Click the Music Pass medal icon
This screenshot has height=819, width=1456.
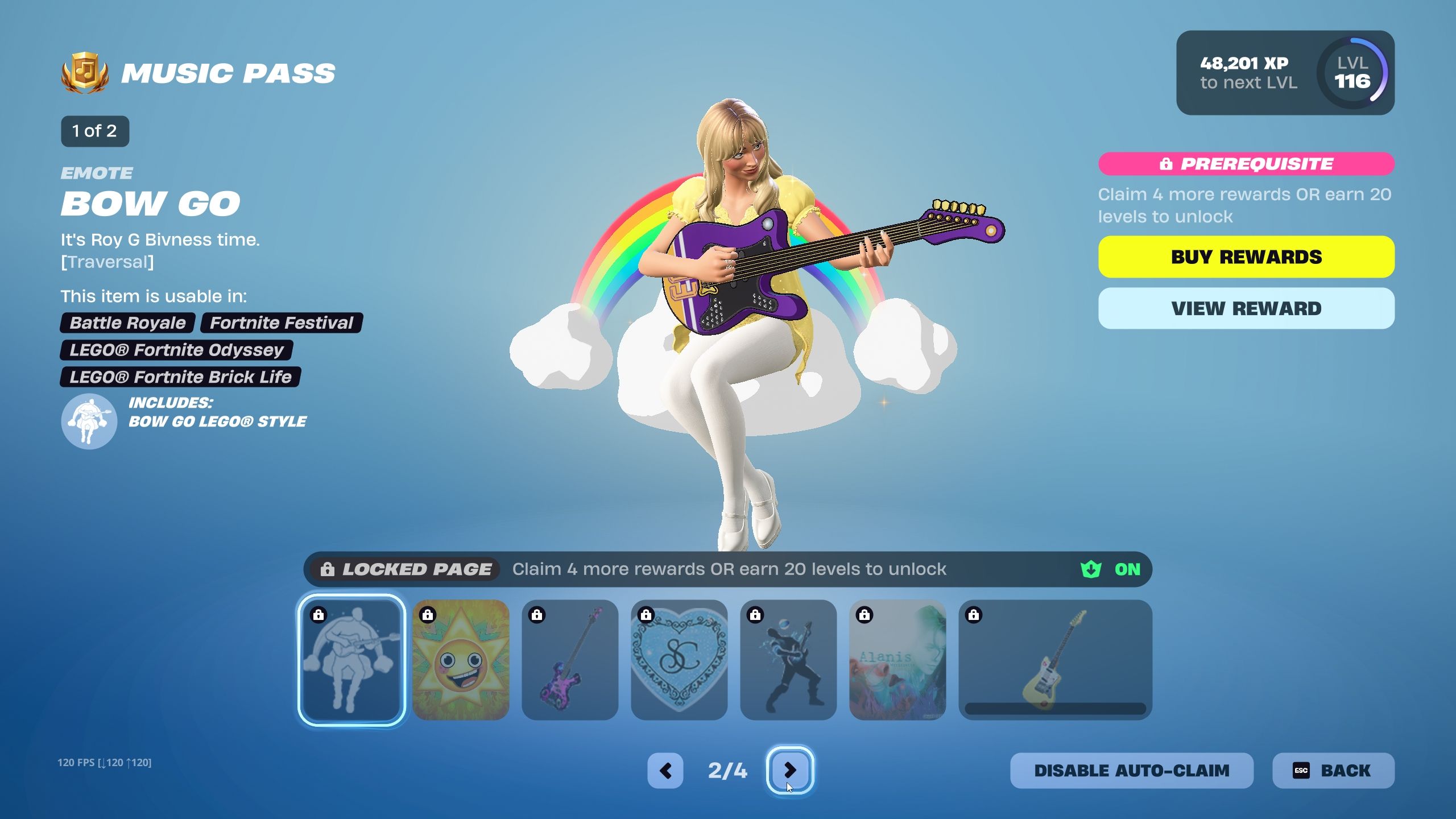click(85, 69)
